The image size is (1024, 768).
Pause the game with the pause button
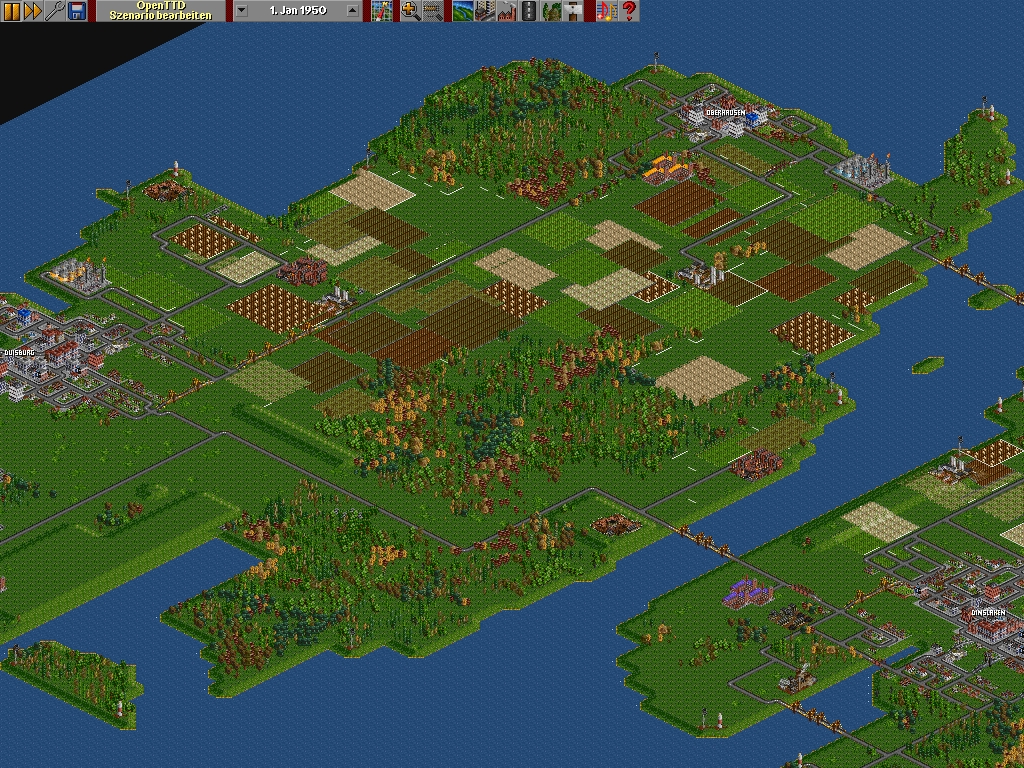click(x=11, y=11)
